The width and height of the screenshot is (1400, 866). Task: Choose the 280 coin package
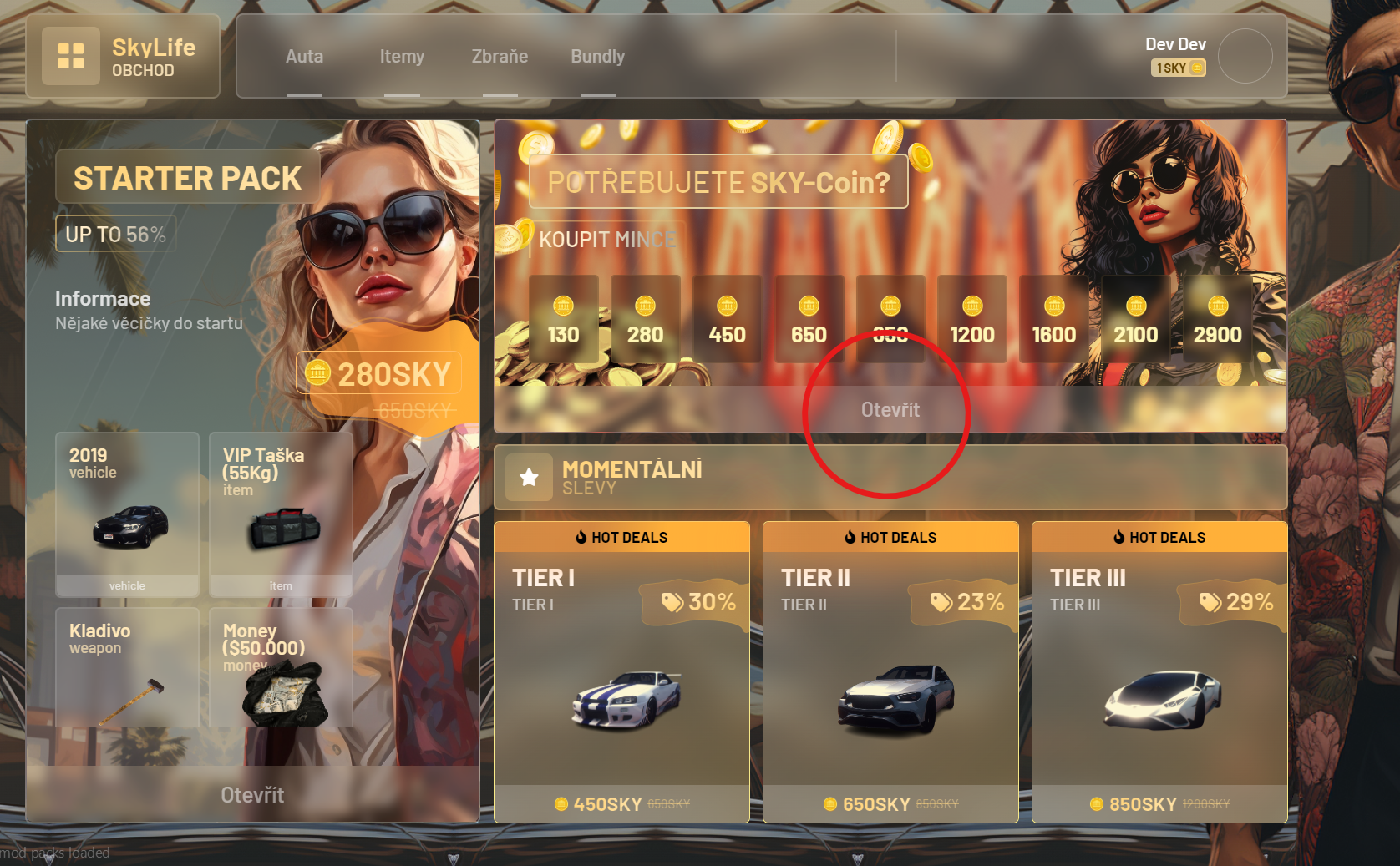tap(645, 320)
